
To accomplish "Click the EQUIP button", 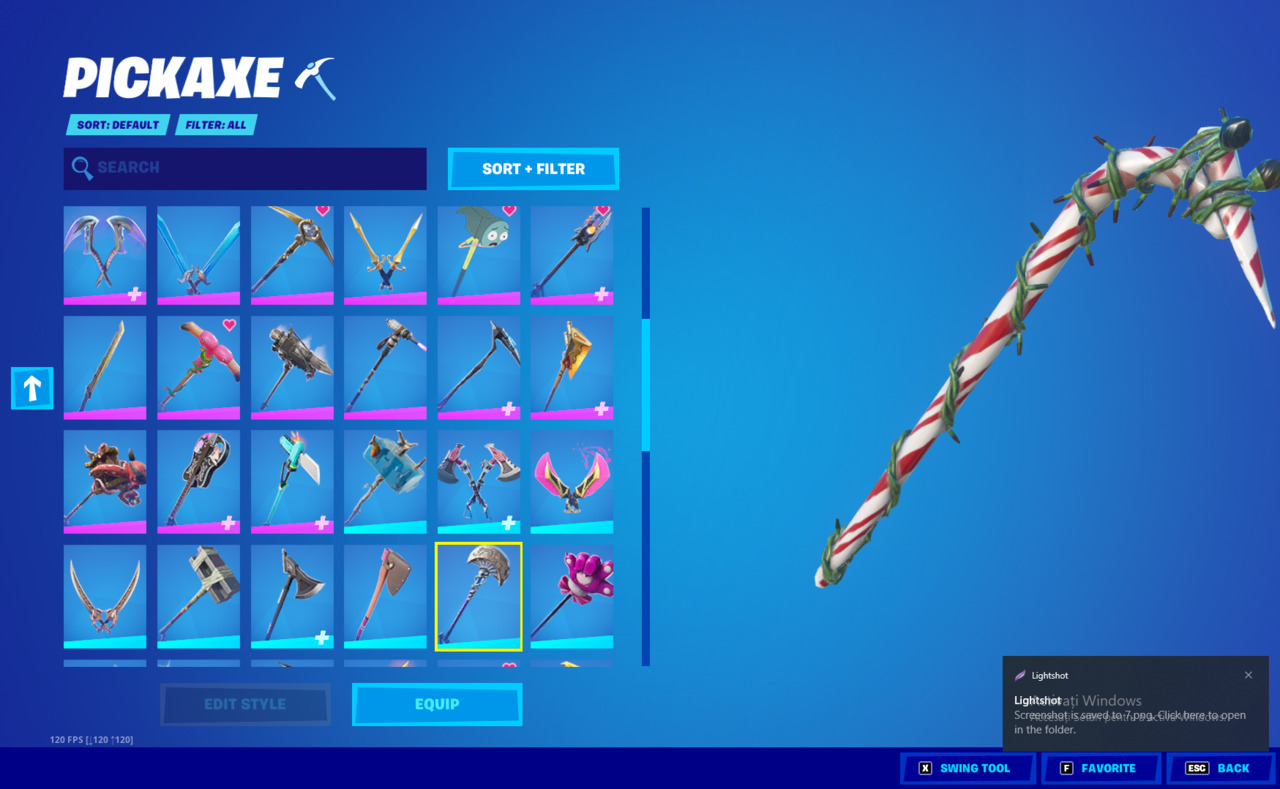I will 436,704.
